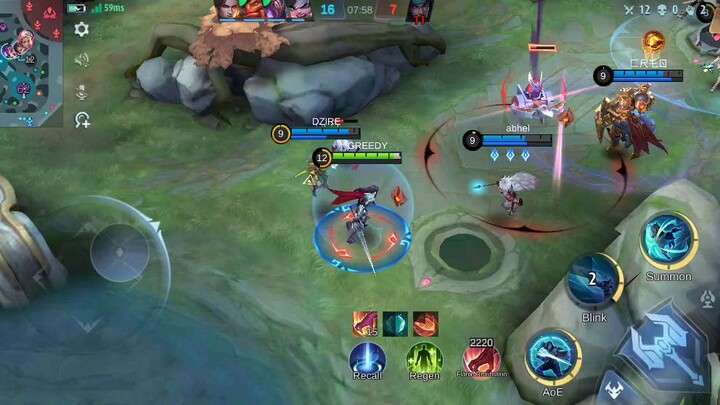This screenshot has height=405, width=720.
Task: Activate the Blink skill
Action: point(594,283)
